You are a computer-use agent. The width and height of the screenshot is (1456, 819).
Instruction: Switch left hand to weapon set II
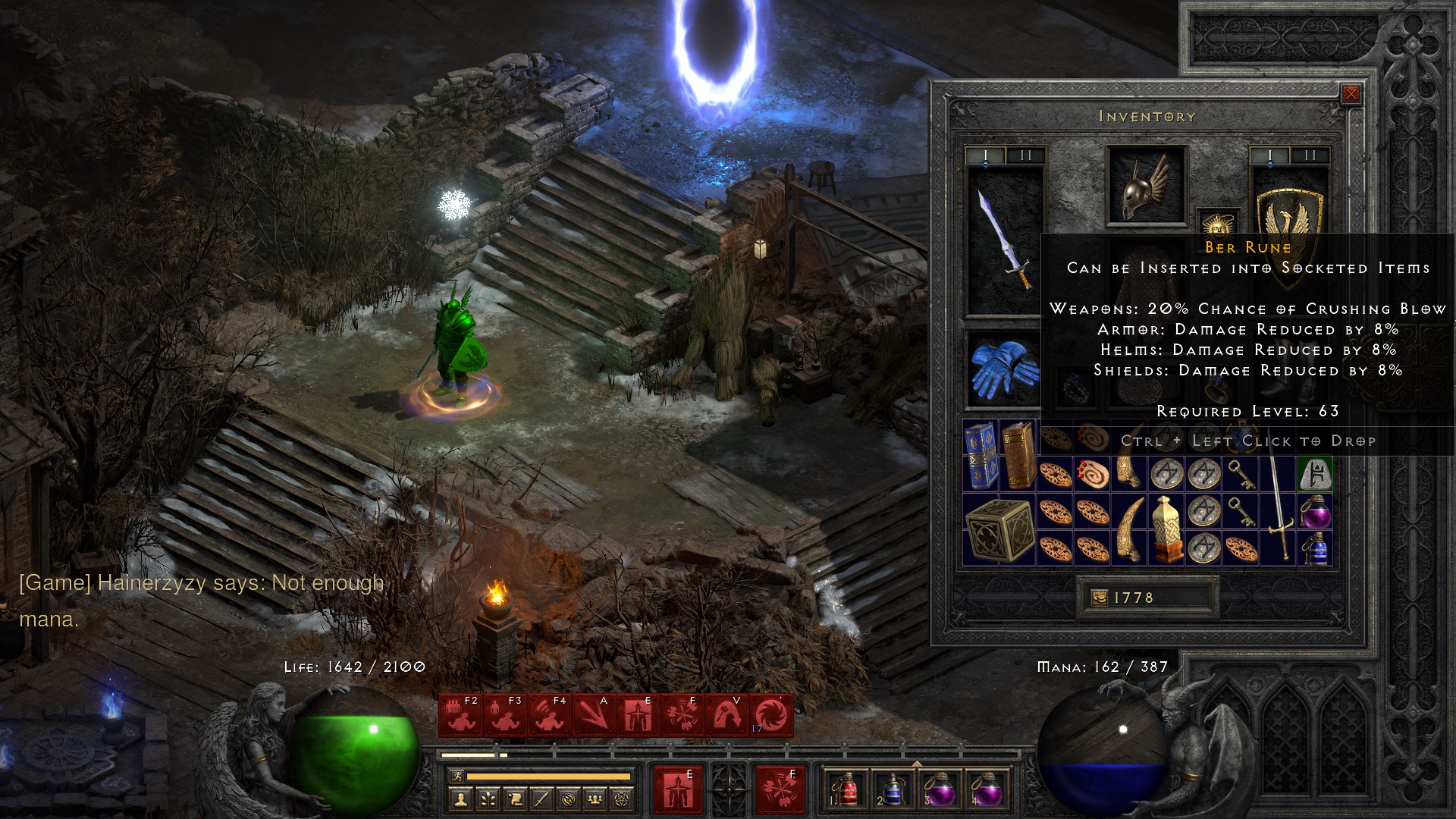coord(1025,155)
